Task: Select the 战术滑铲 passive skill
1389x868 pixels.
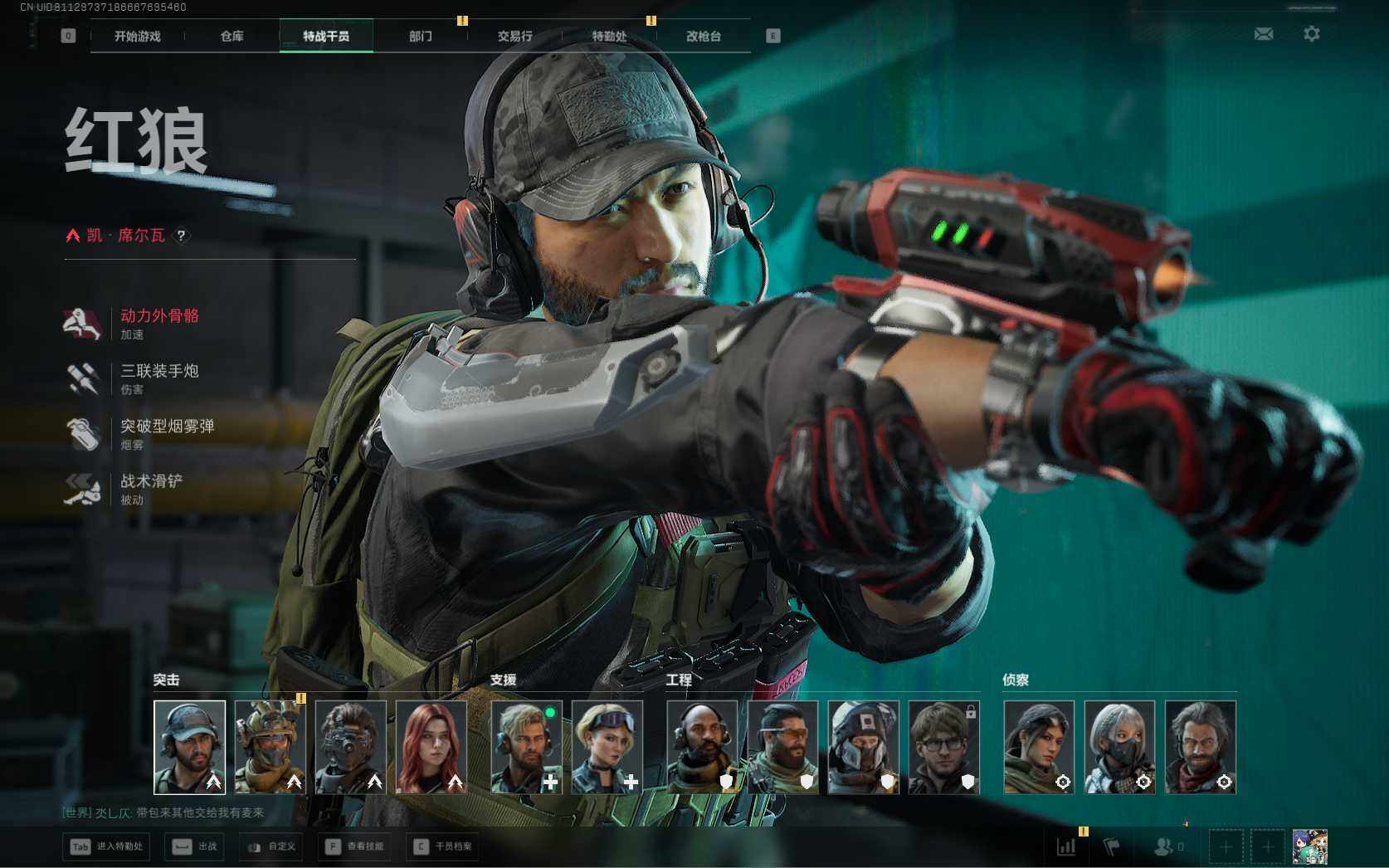Action: 151,481
